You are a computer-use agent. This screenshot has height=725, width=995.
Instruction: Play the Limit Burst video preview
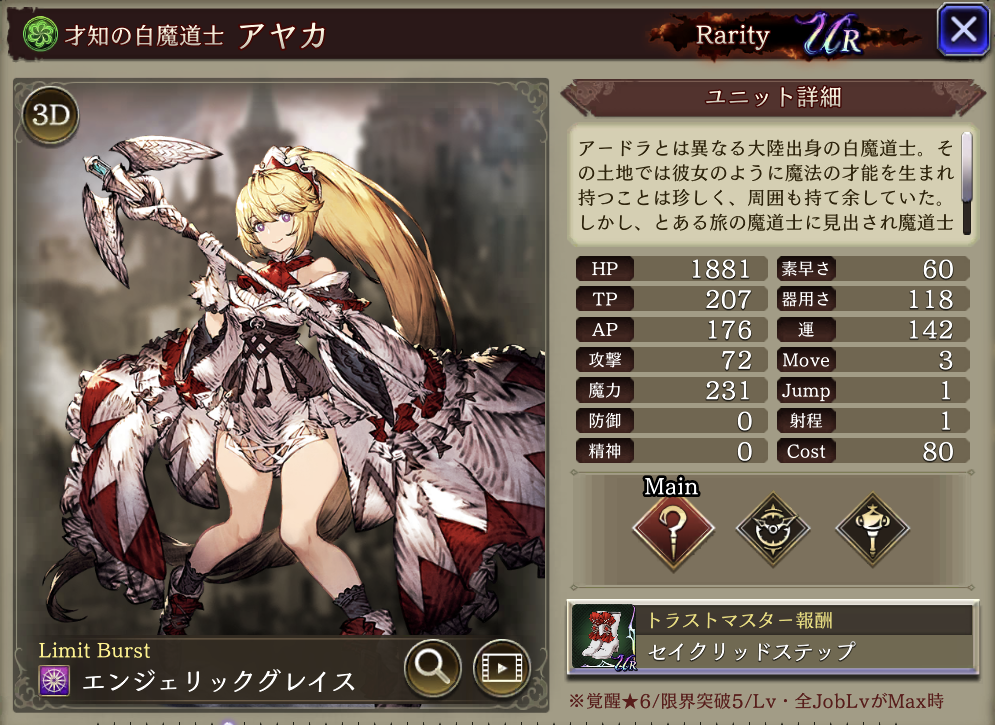pos(500,667)
